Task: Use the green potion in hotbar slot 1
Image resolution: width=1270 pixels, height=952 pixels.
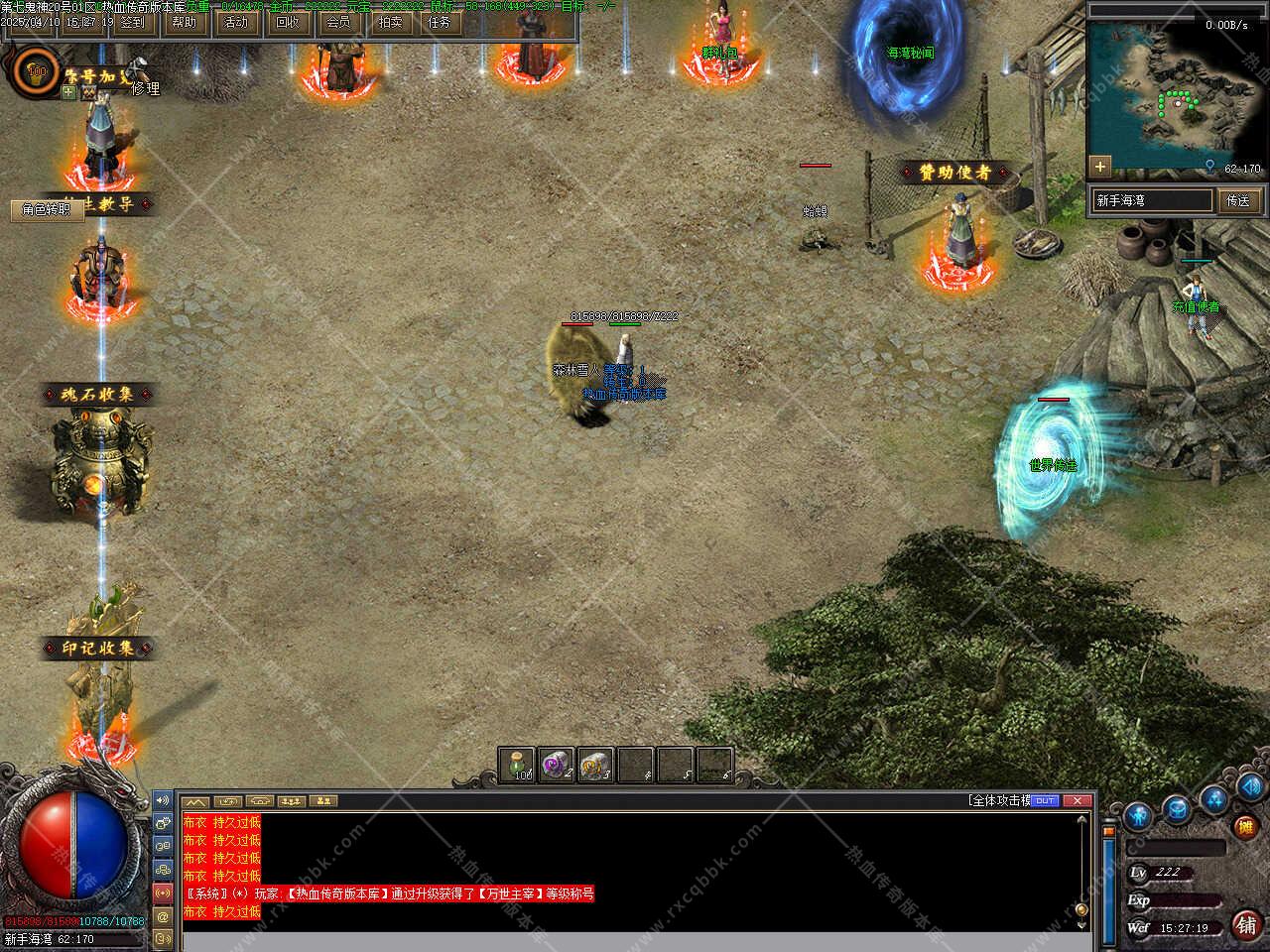Action: click(517, 765)
